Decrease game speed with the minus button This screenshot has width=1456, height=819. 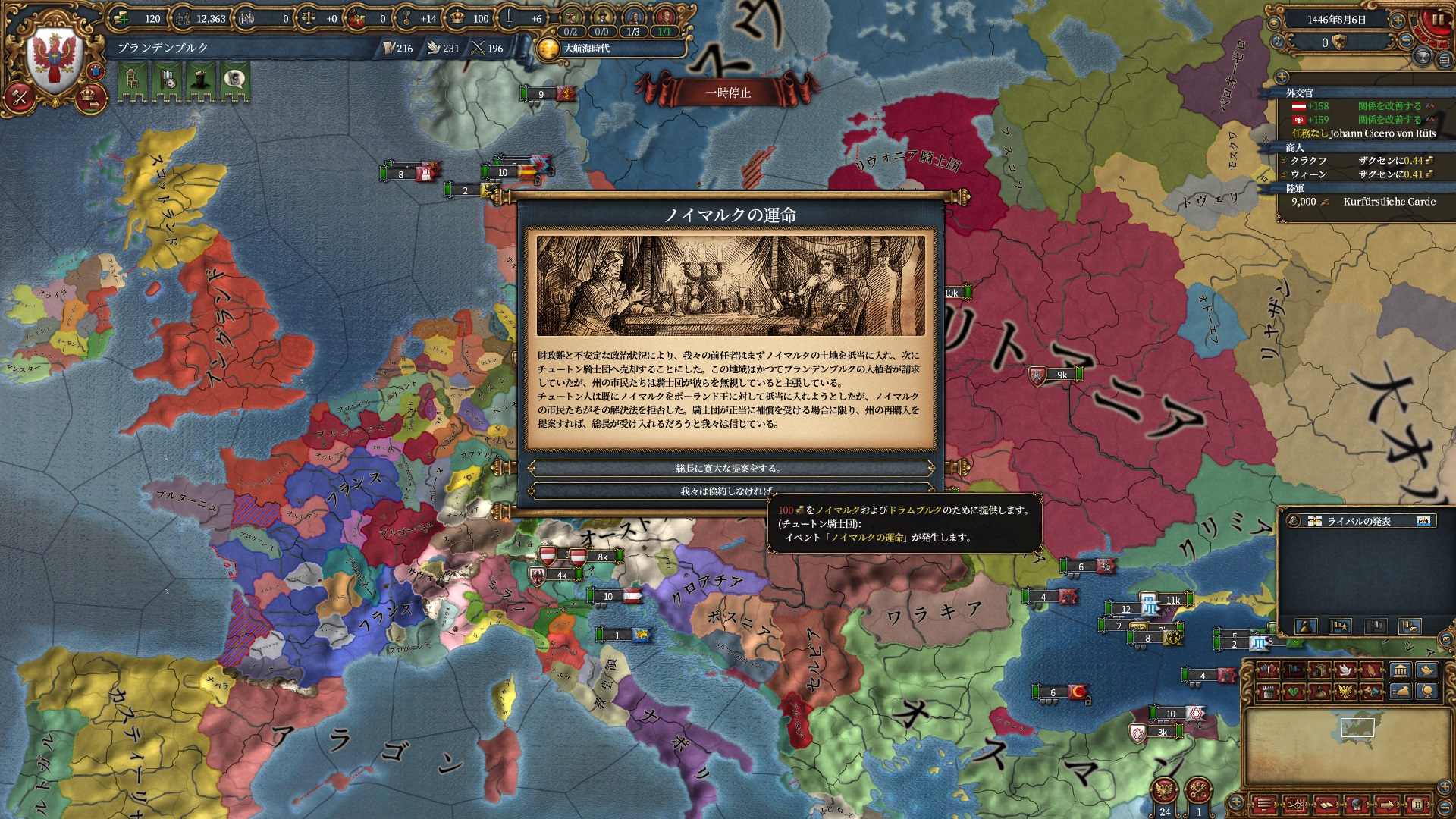click(x=1406, y=41)
